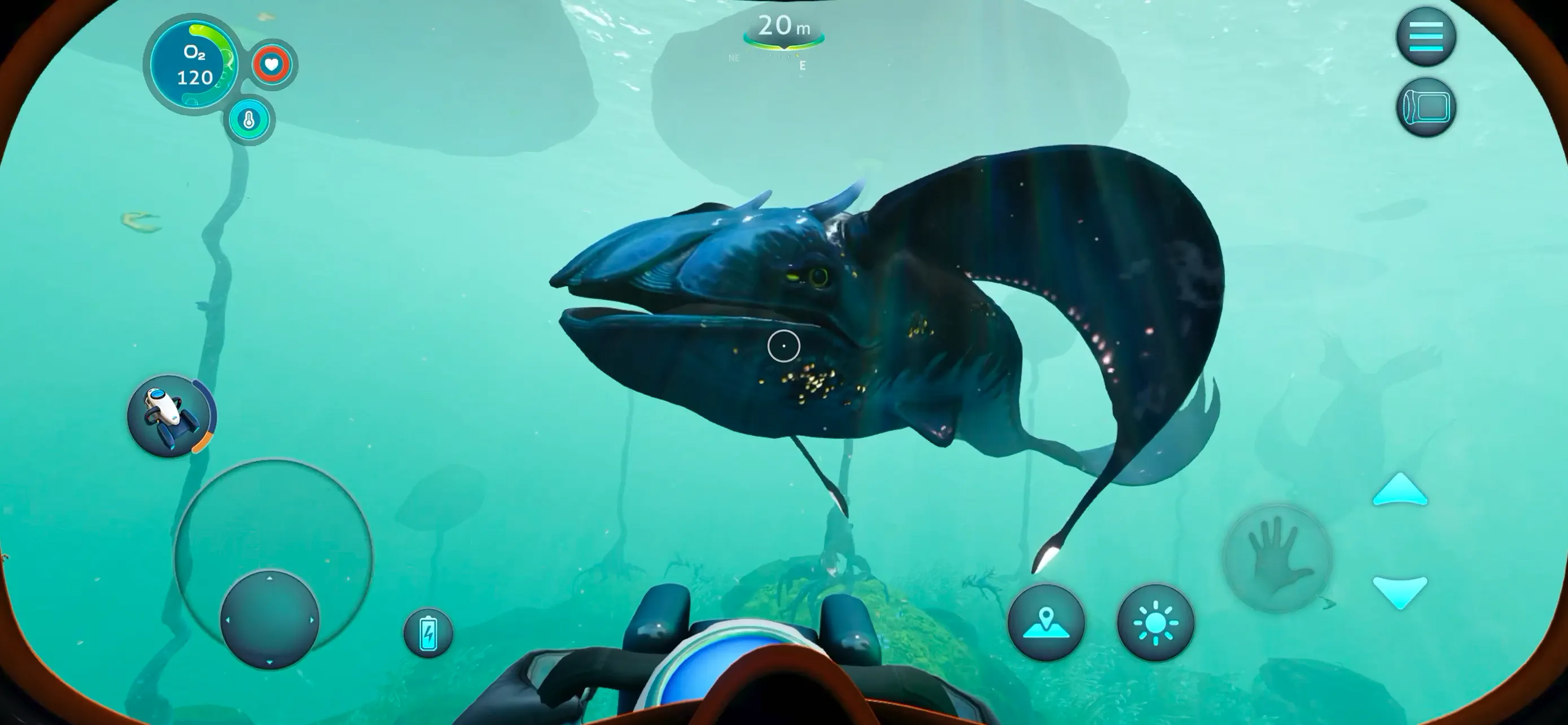Tap the oxygen level gauge ring
1568x725 pixels.
coord(192,63)
